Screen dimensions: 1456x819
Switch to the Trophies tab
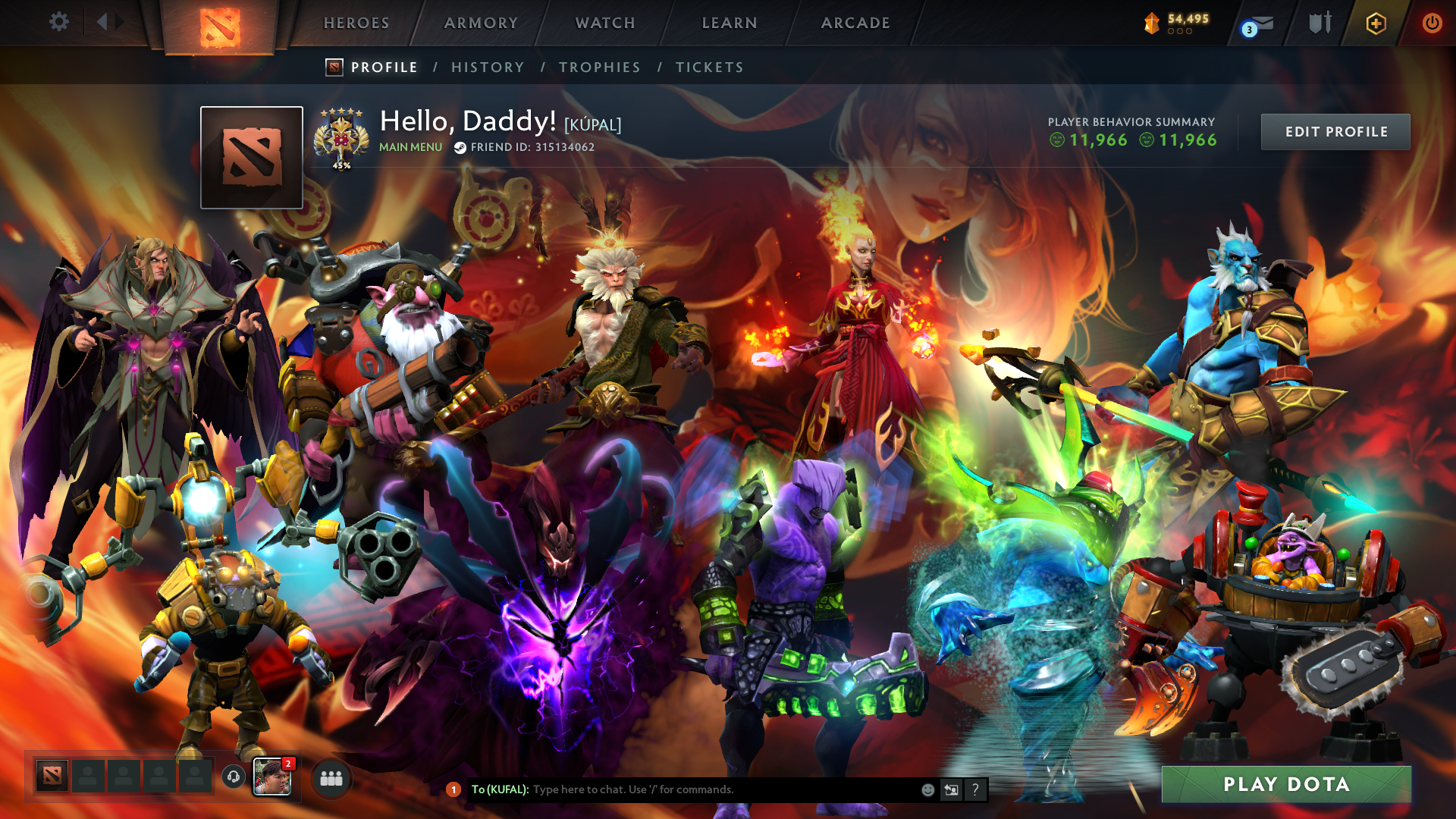[x=599, y=67]
